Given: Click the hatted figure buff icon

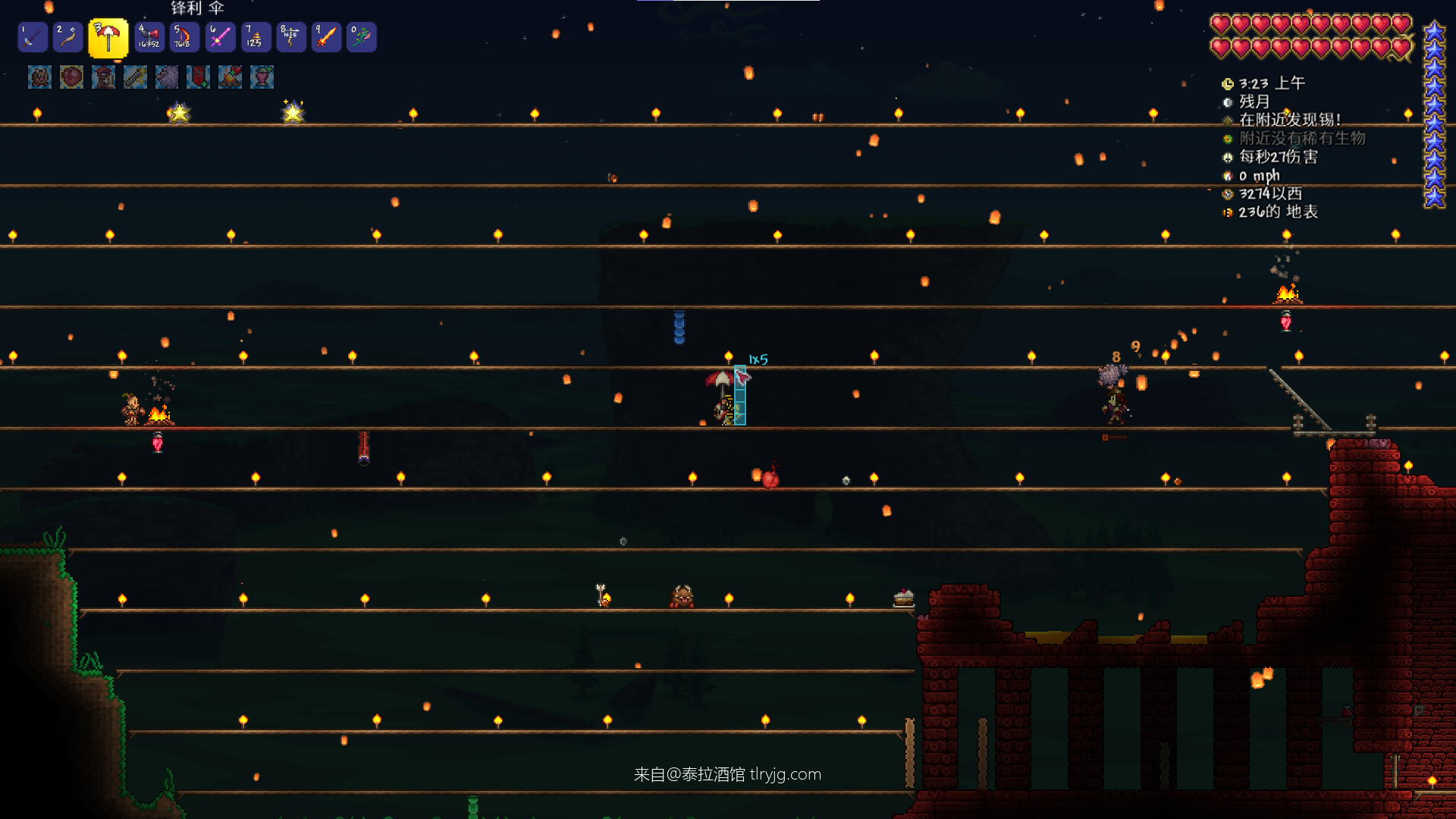Looking at the screenshot, I should coord(103,77).
